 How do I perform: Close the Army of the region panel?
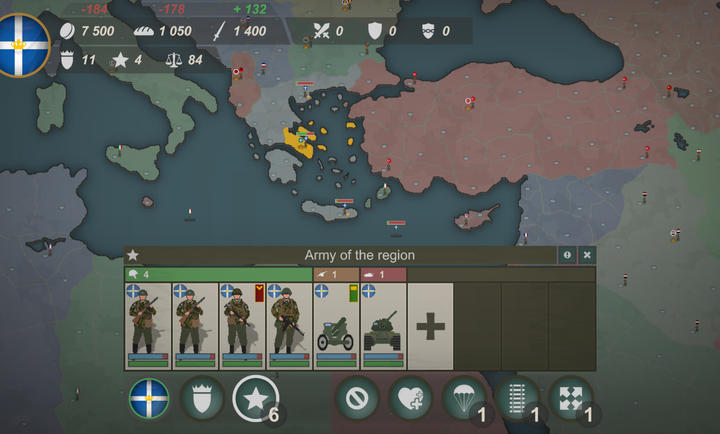click(x=587, y=255)
